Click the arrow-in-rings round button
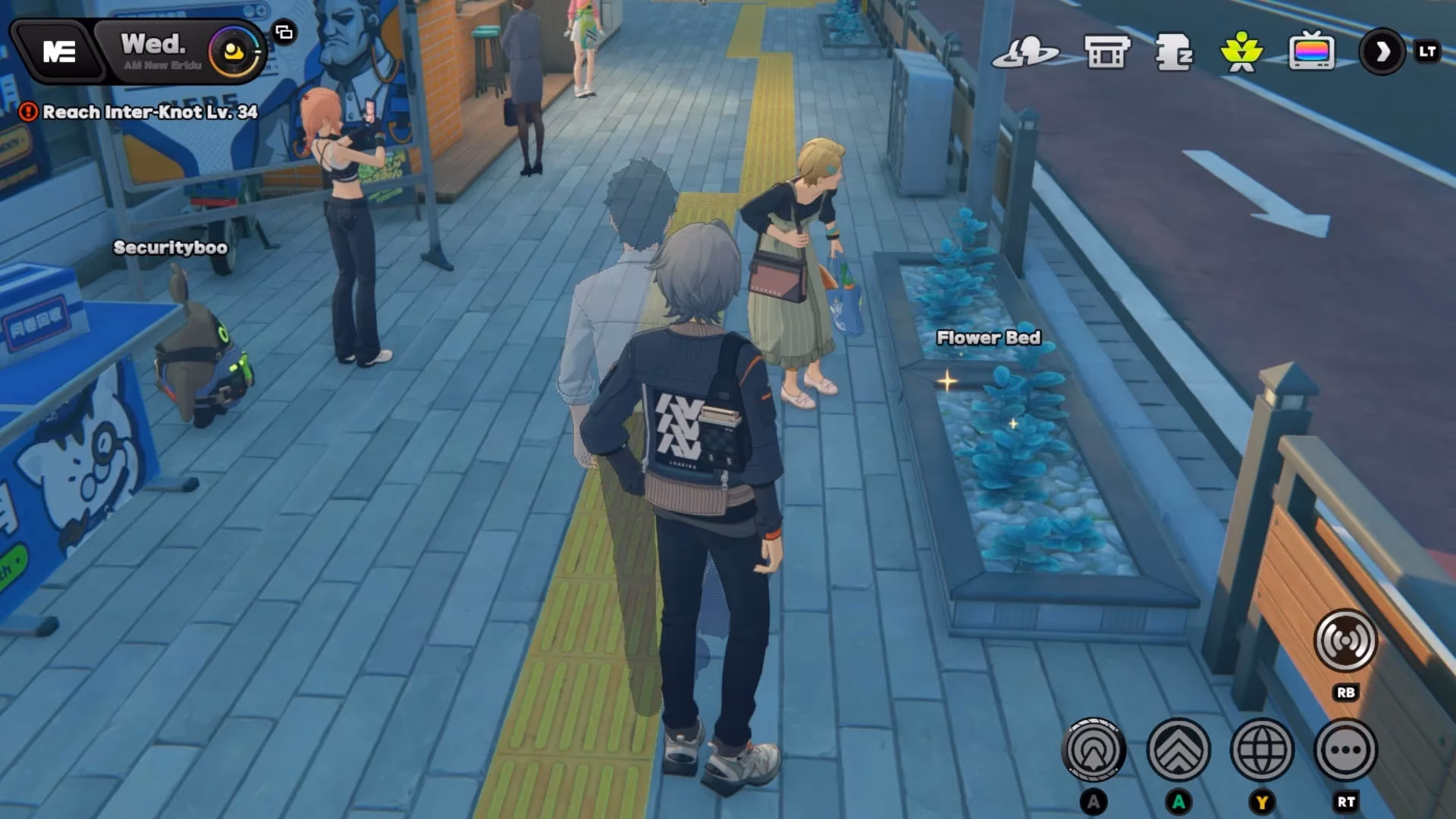Image resolution: width=1456 pixels, height=819 pixels. tap(1094, 751)
